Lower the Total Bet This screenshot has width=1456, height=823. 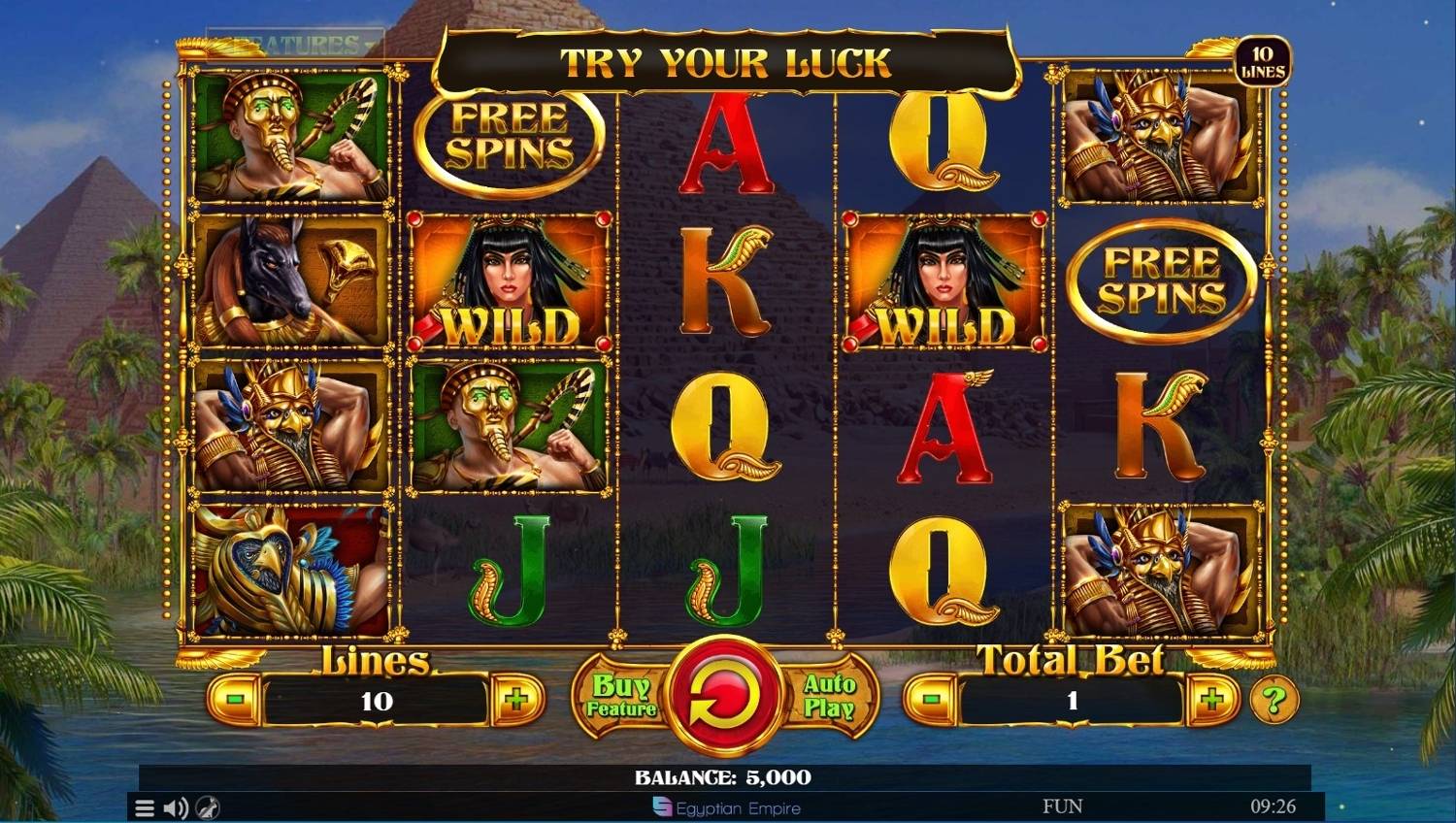click(931, 699)
